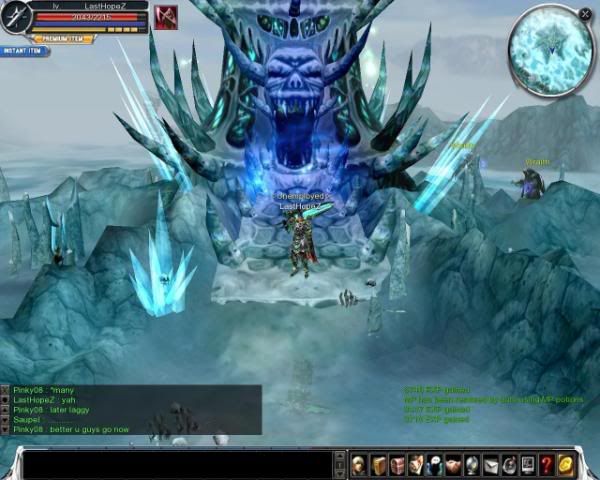The image size is (600, 480).
Task: Open the Premium Item button
Action: coord(63,39)
